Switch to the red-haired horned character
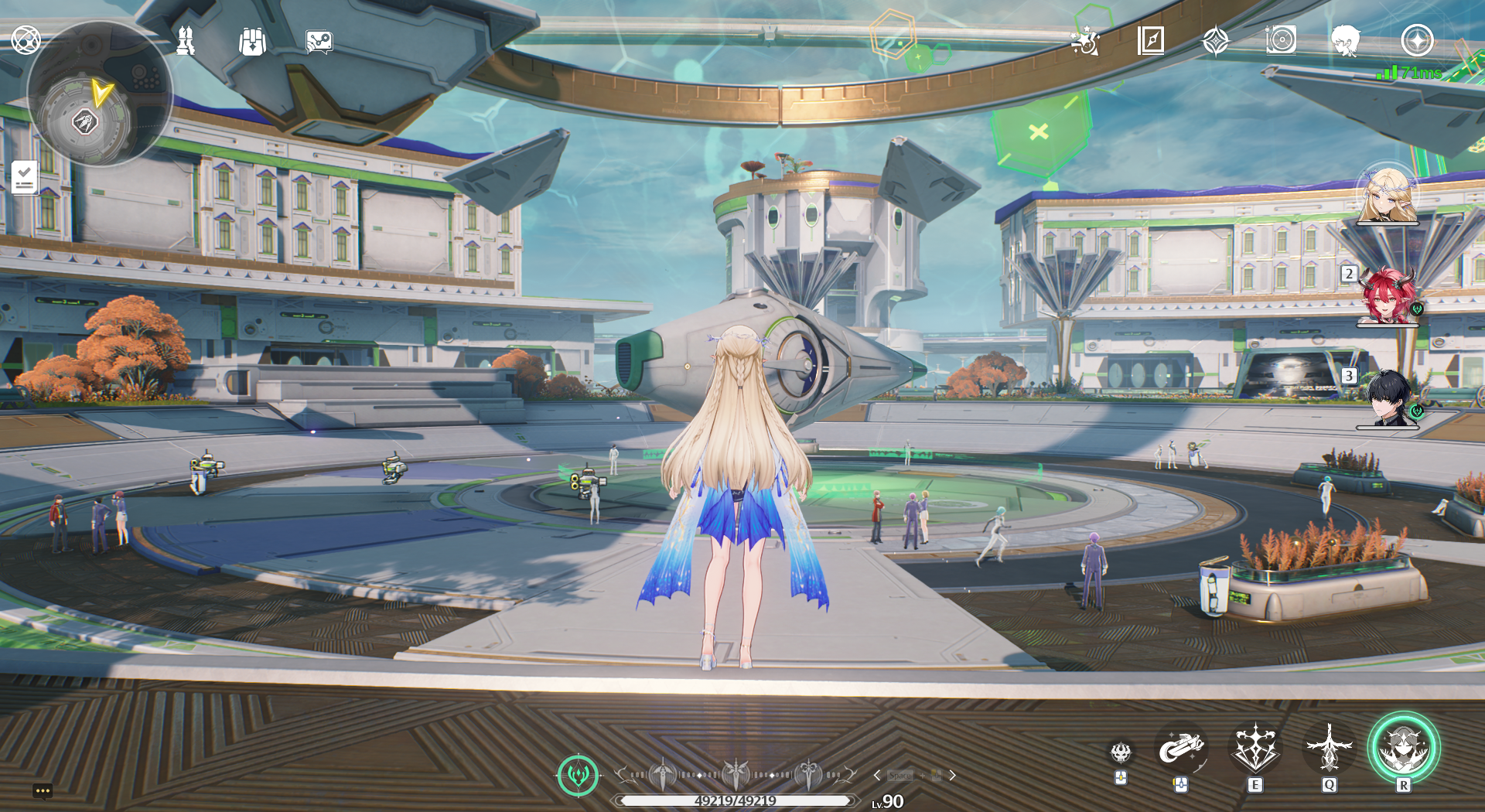The height and width of the screenshot is (812, 1485). click(1388, 296)
